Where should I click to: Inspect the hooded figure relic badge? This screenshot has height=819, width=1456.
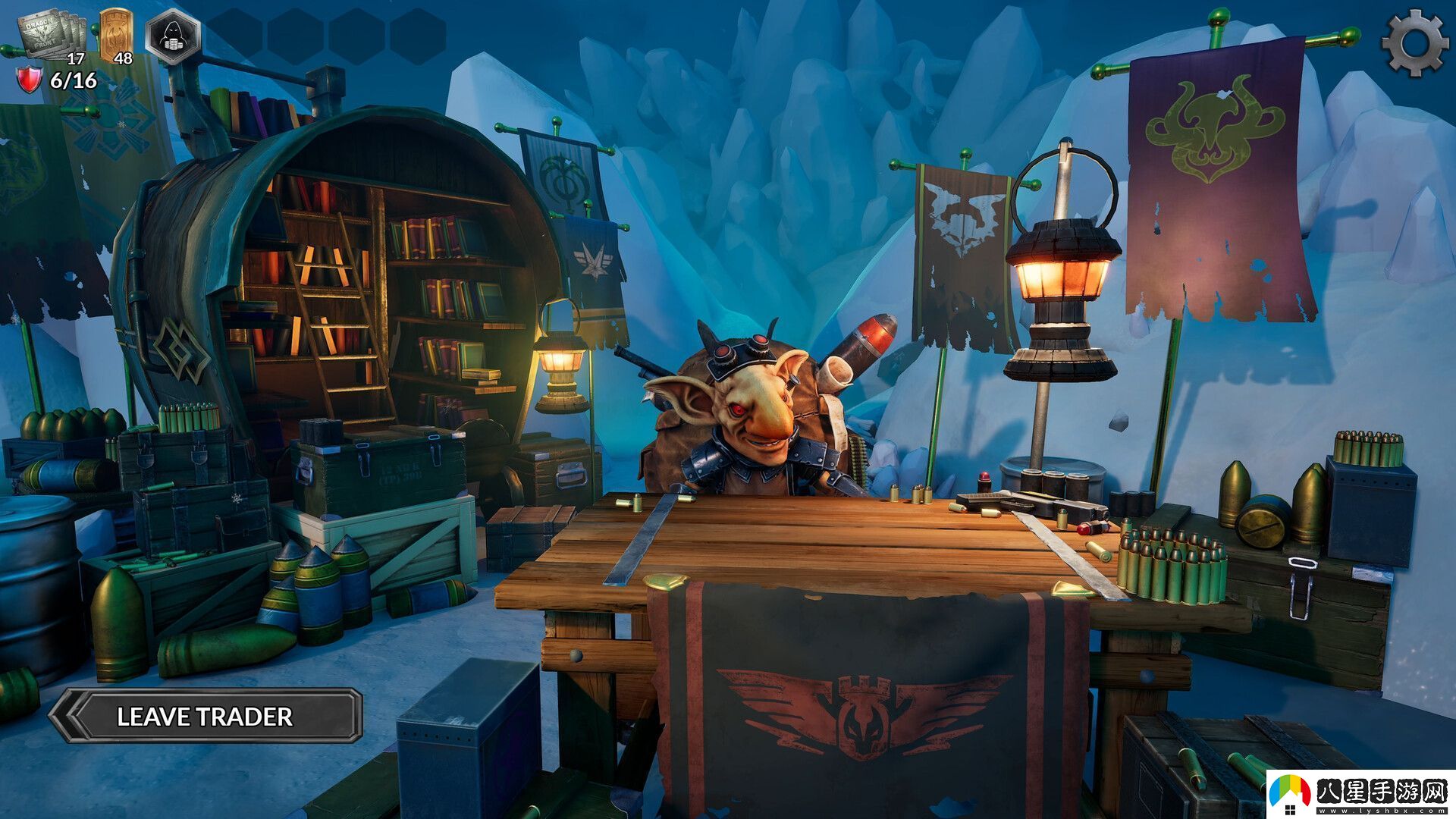tap(173, 36)
